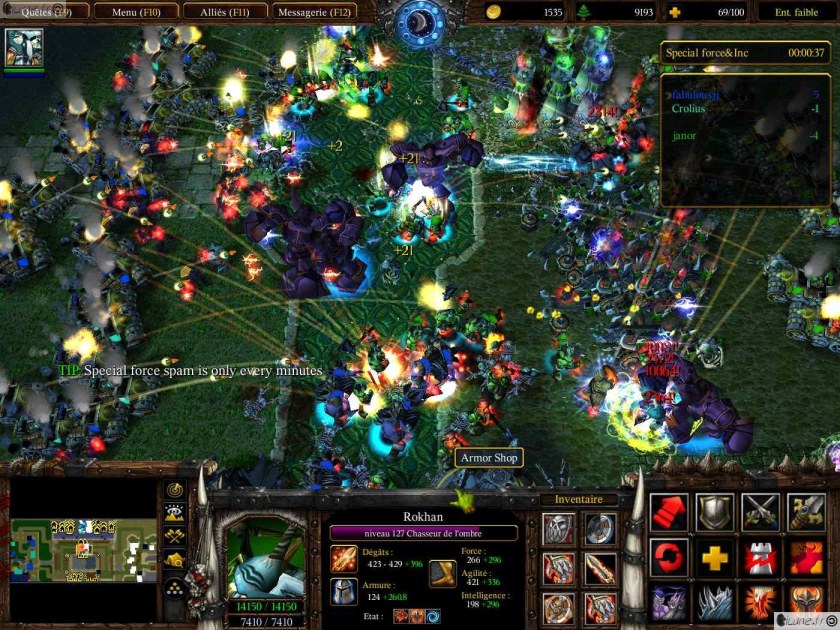Image resolution: width=840 pixels, height=630 pixels.
Task: Toggle the minimap ally color mode button
Action: tap(175, 537)
